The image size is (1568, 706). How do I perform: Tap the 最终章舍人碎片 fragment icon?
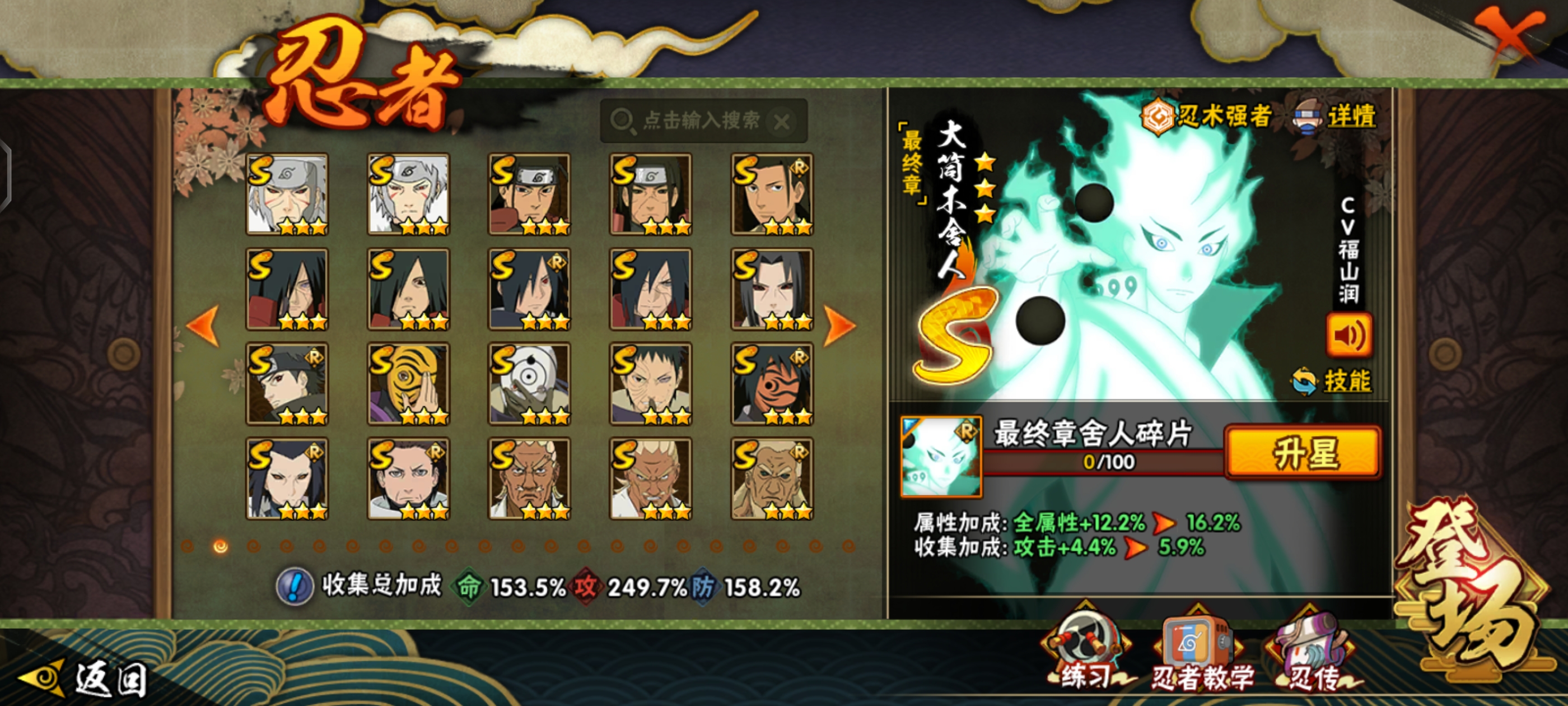coord(941,456)
